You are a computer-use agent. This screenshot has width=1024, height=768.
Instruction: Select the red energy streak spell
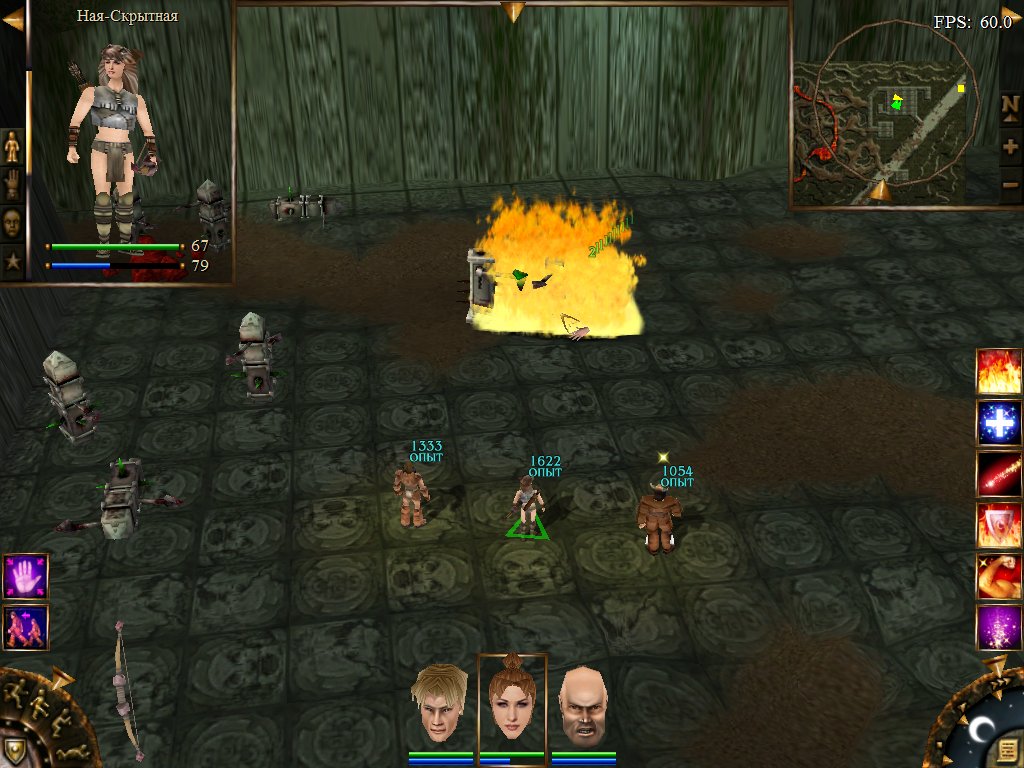[x=999, y=474]
